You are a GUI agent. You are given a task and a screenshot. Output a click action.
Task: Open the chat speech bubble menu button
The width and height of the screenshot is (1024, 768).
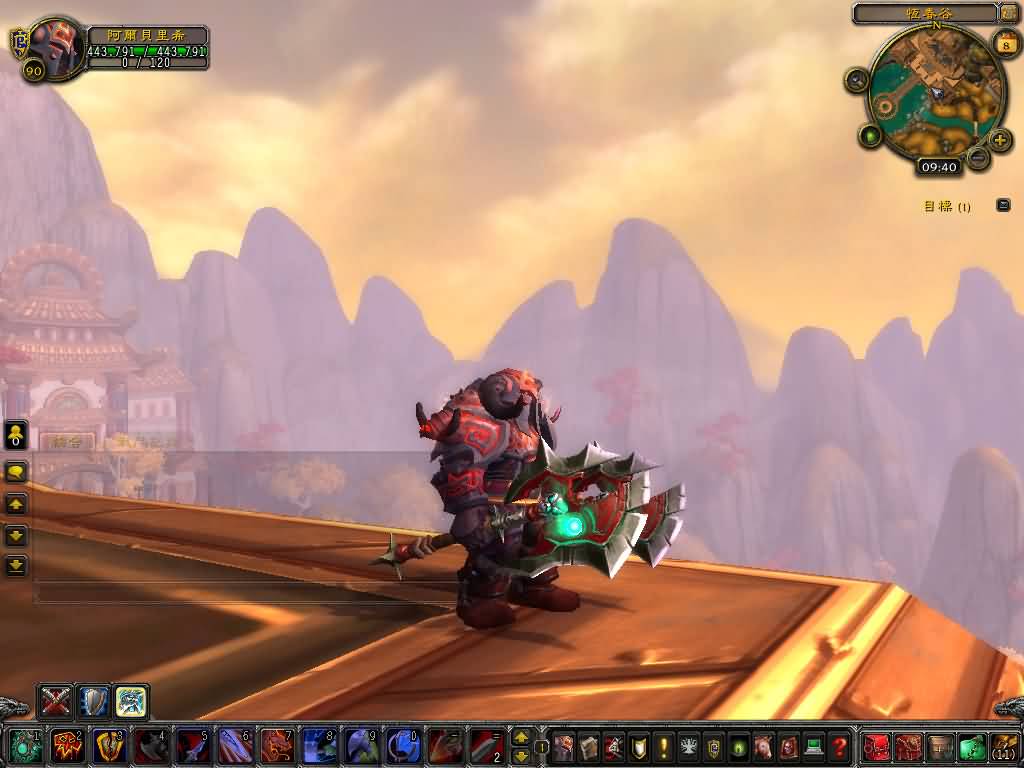[x=16, y=471]
